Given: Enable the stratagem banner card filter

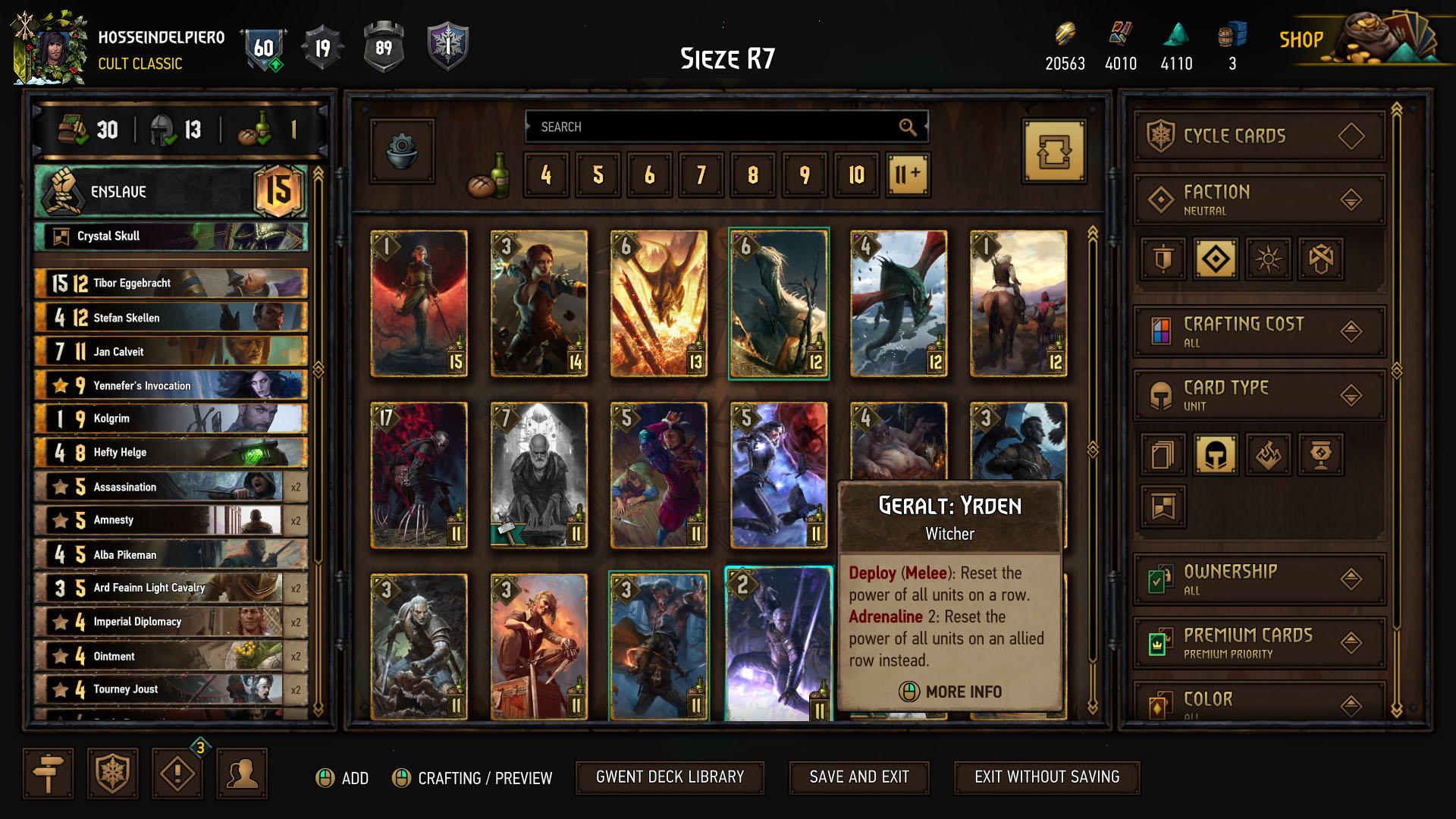Looking at the screenshot, I should click(1163, 507).
